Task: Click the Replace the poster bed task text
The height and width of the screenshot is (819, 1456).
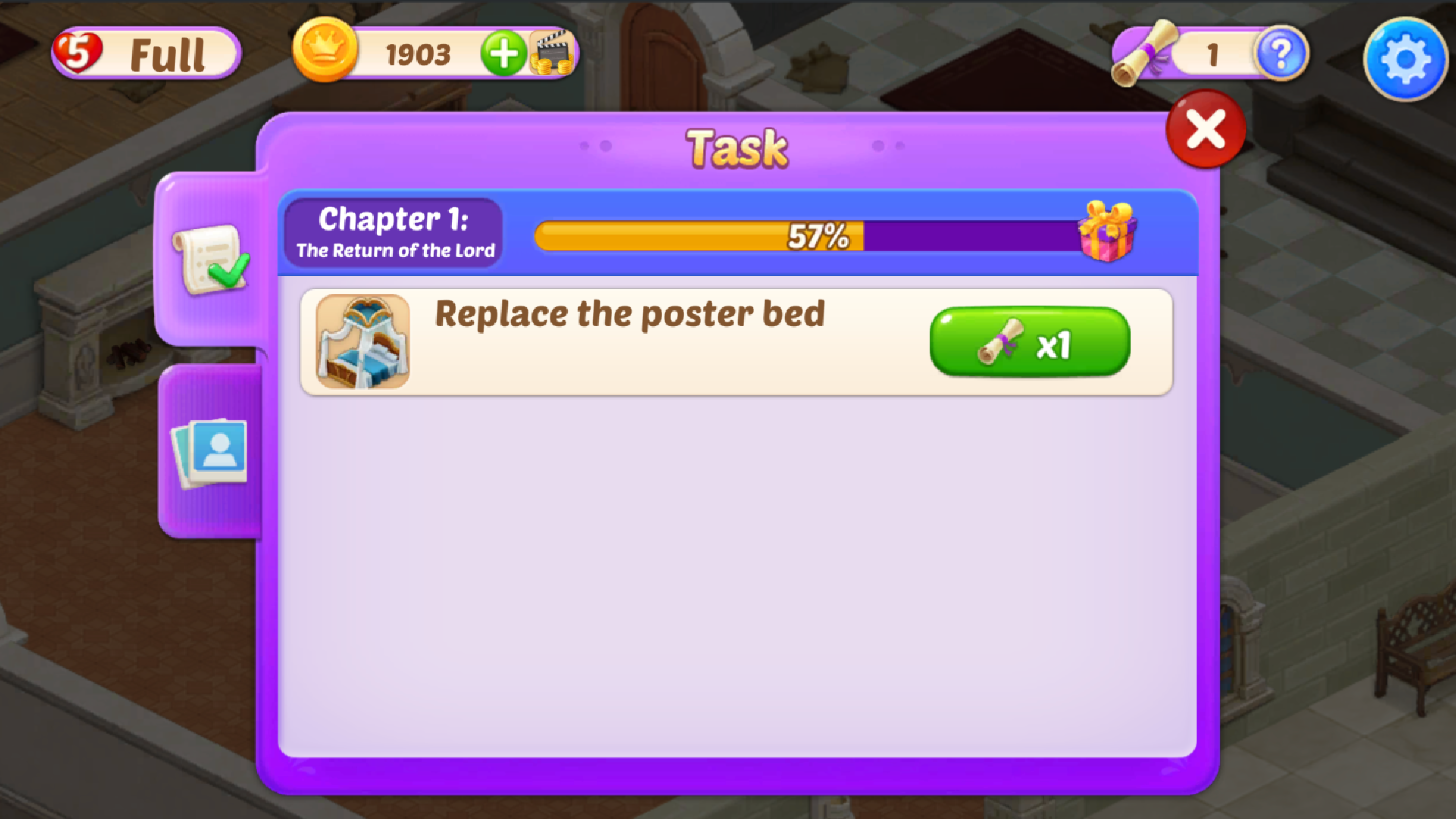Action: pyautogui.click(x=629, y=315)
